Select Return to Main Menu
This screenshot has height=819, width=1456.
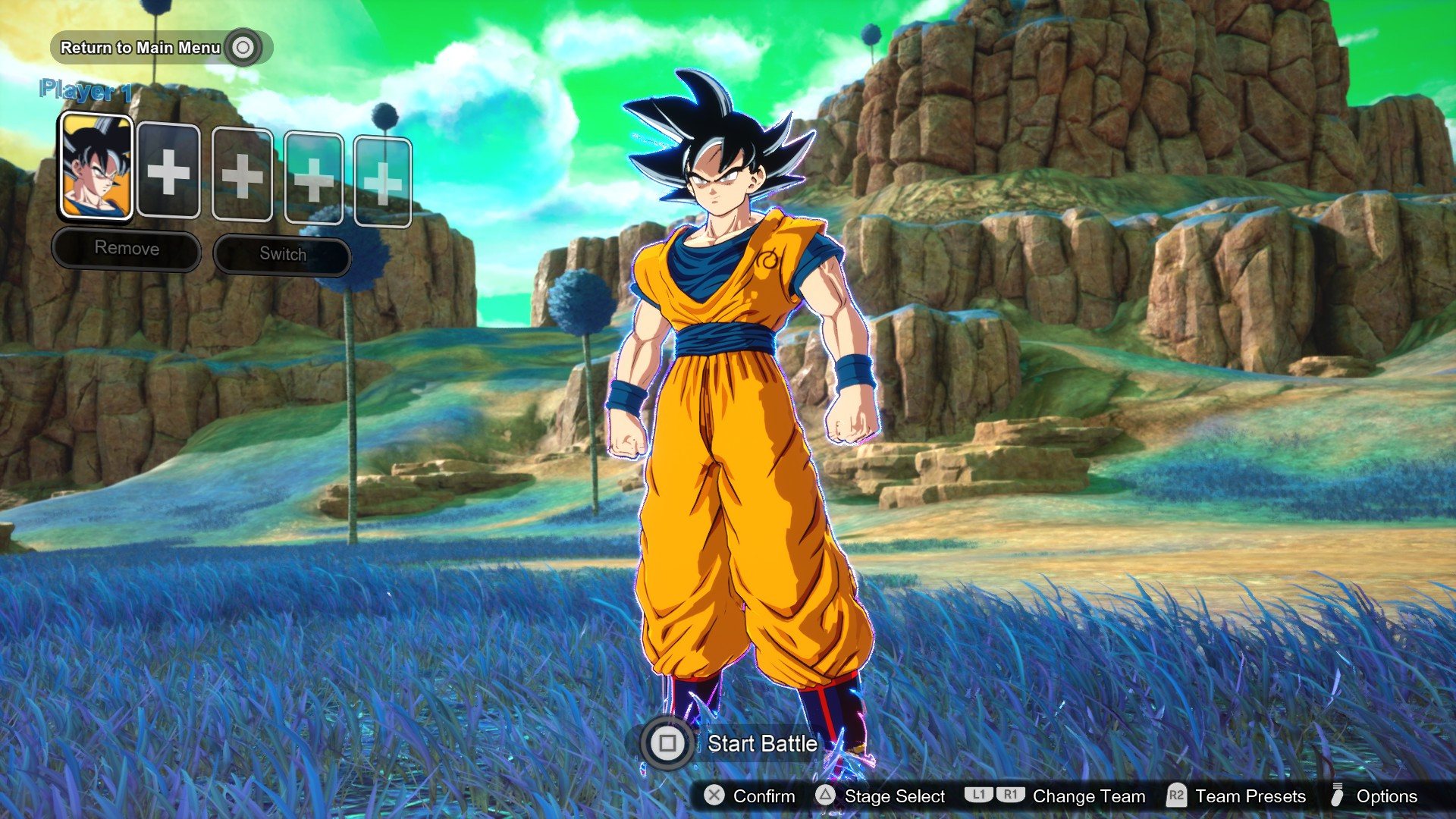tap(140, 47)
